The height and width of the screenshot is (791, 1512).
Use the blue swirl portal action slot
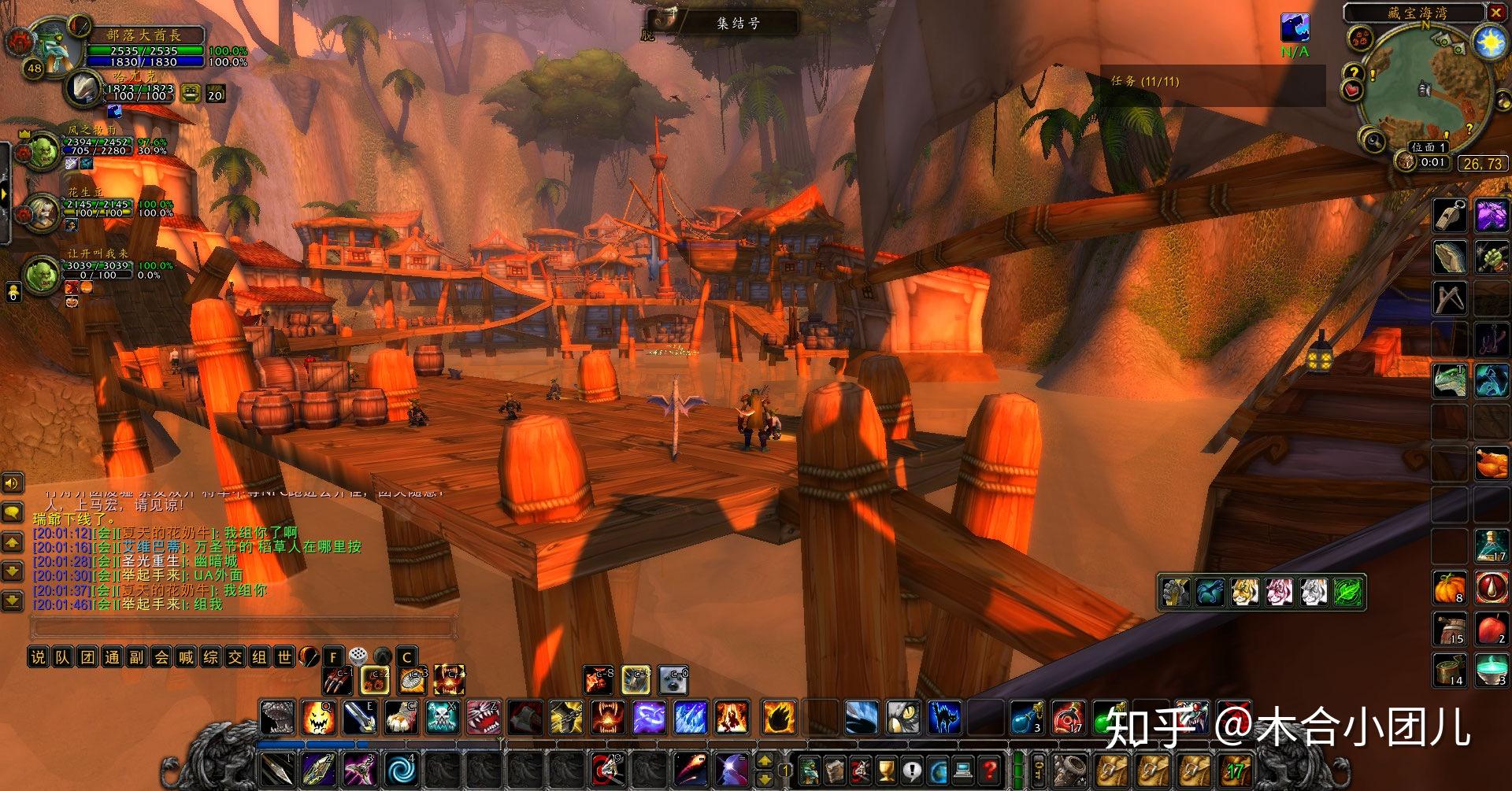(402, 769)
